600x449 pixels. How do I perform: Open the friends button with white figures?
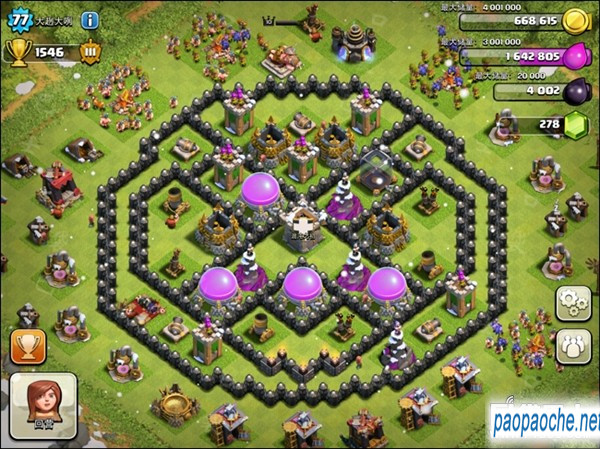(x=574, y=346)
